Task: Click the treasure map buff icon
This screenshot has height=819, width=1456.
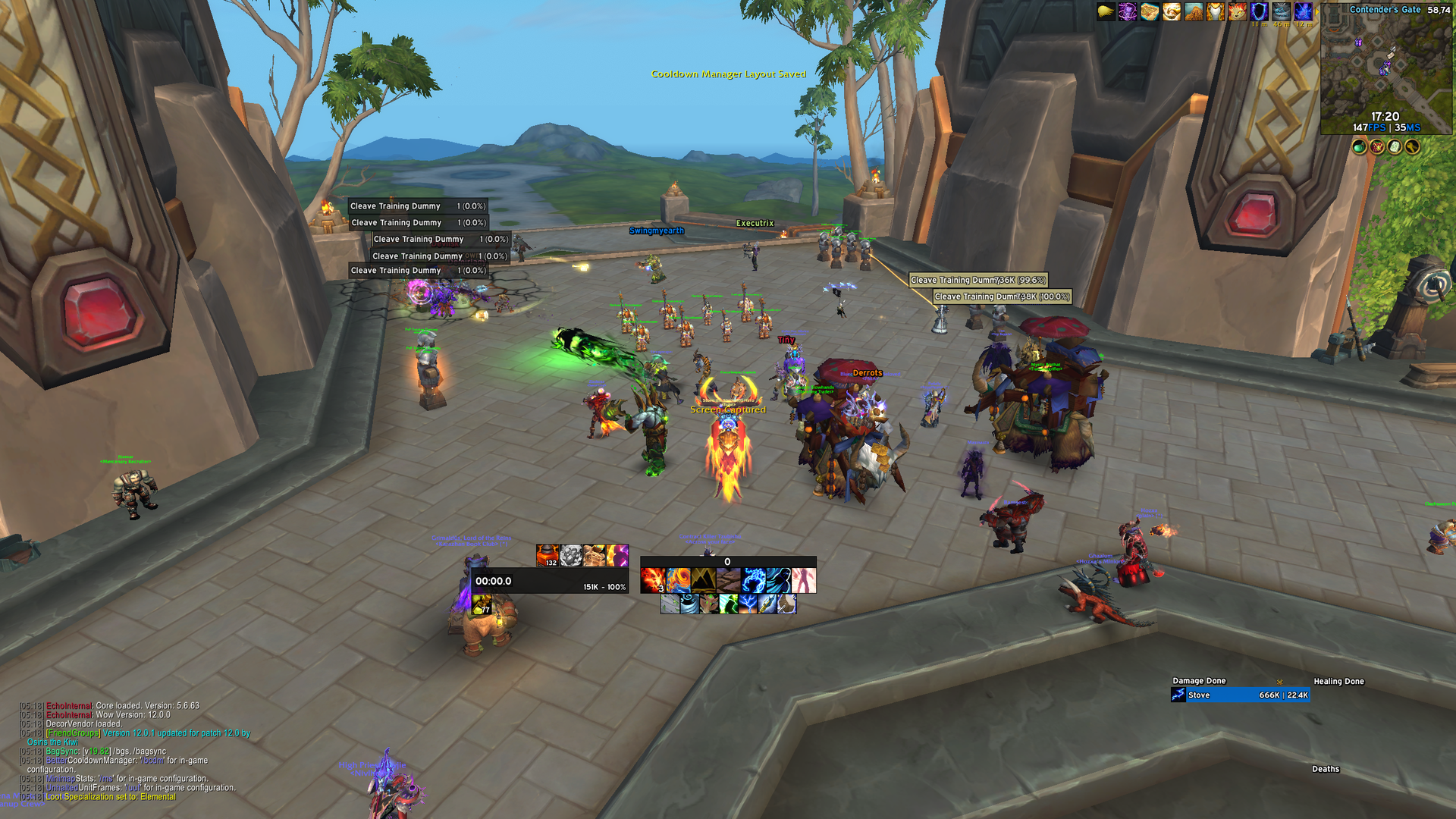Action: pos(1150,12)
